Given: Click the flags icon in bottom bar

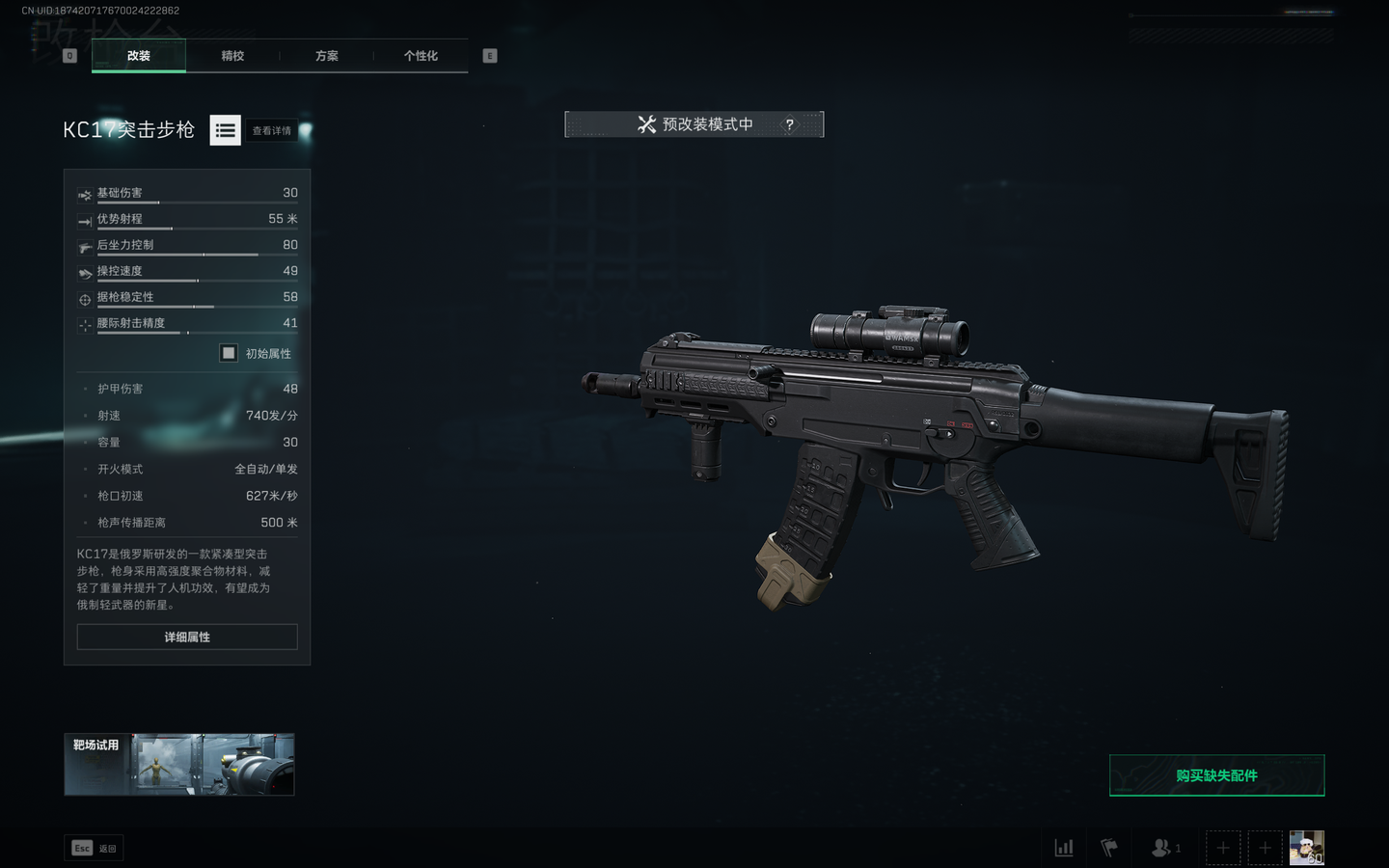Looking at the screenshot, I should pyautogui.click(x=1109, y=848).
